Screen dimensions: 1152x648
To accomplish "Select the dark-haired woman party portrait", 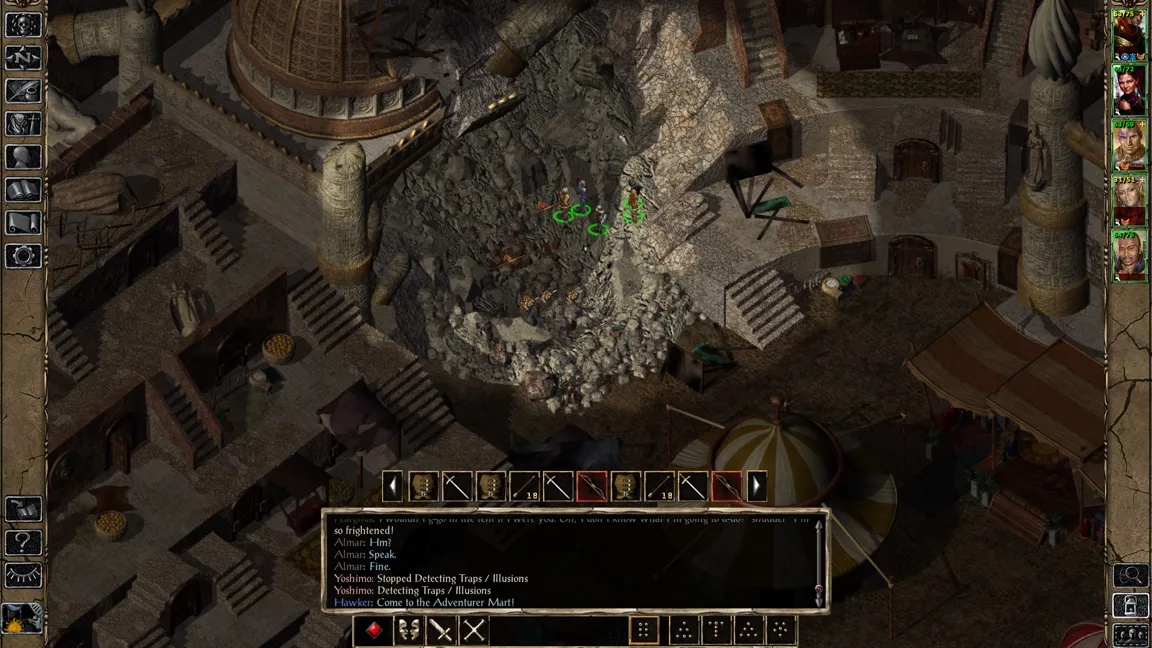I will [1129, 91].
